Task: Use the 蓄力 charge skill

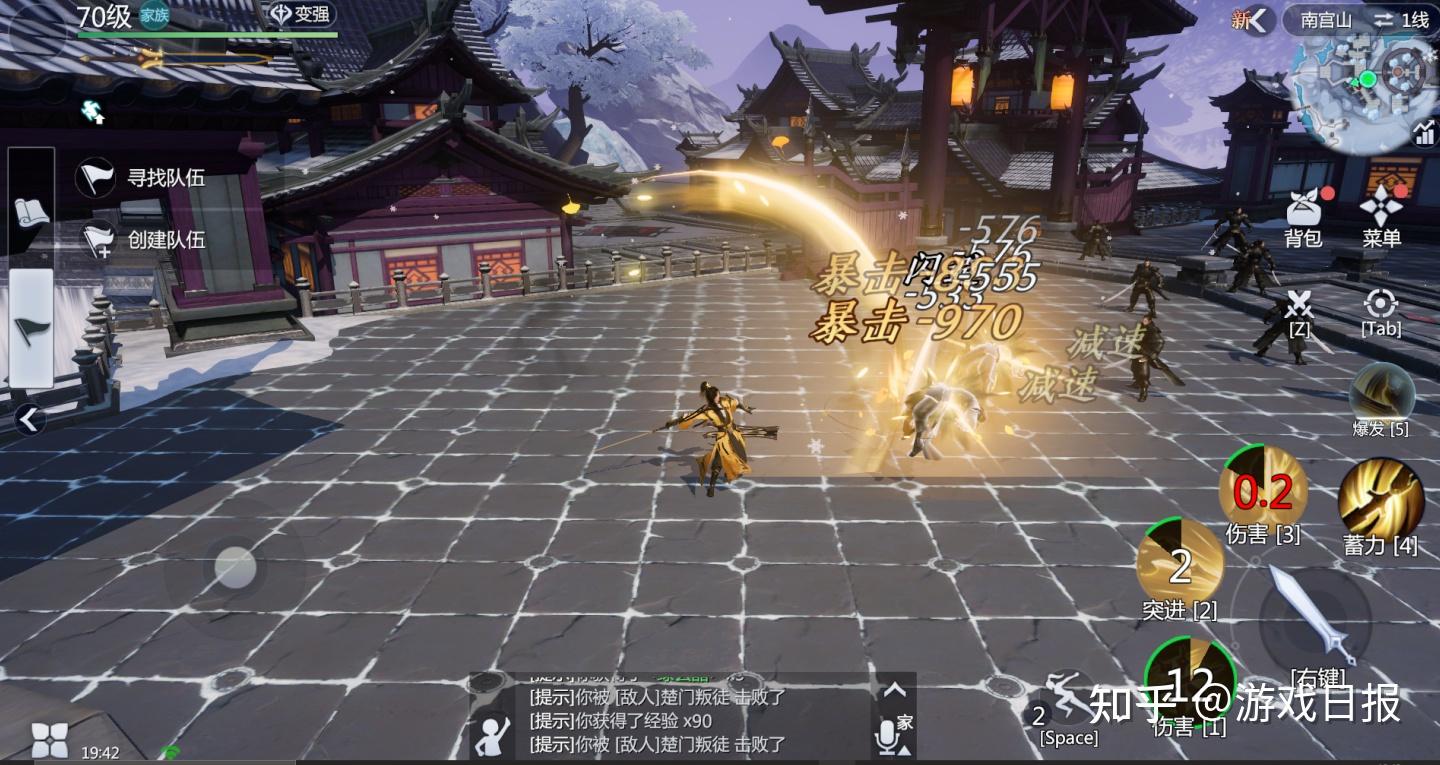Action: click(1381, 499)
